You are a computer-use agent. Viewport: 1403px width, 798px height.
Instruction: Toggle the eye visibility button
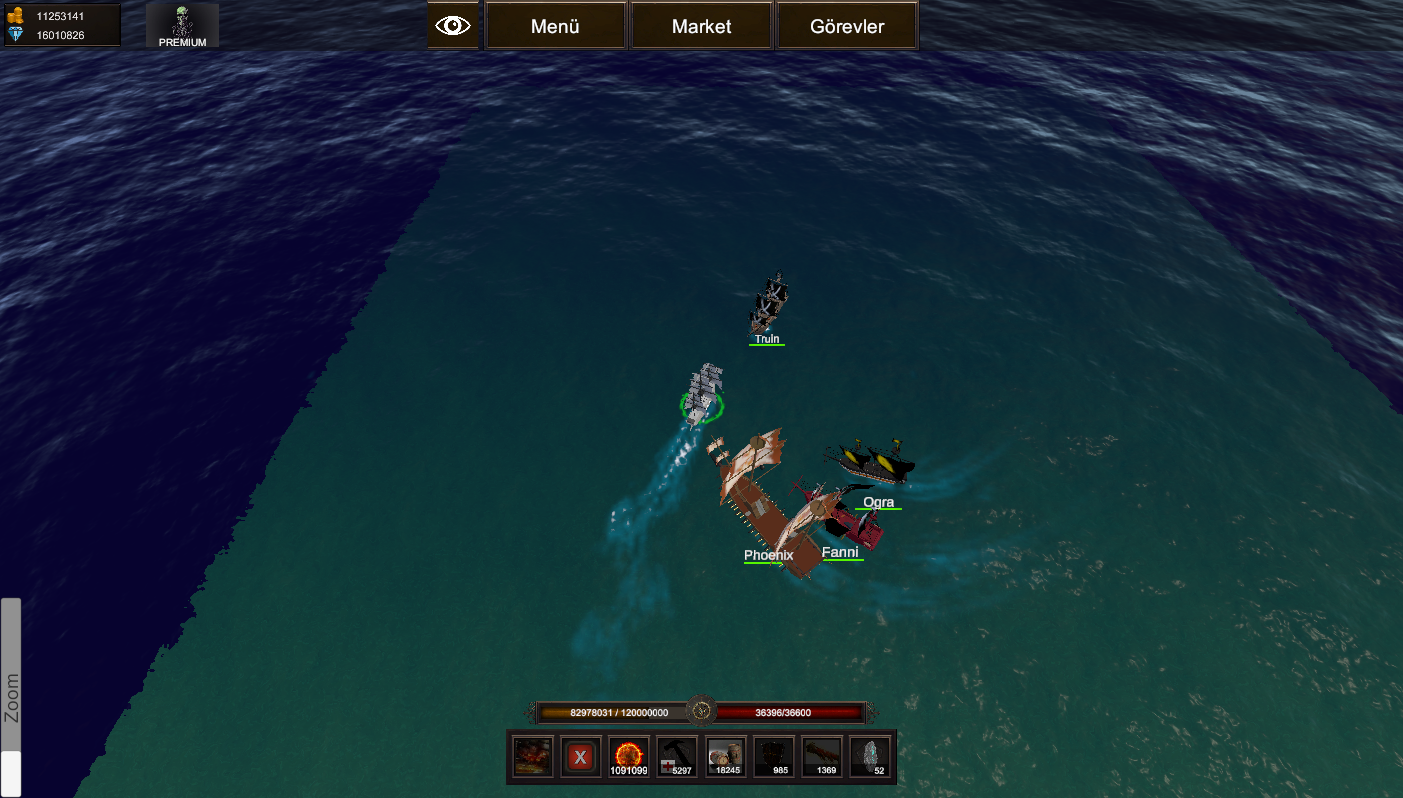(453, 26)
